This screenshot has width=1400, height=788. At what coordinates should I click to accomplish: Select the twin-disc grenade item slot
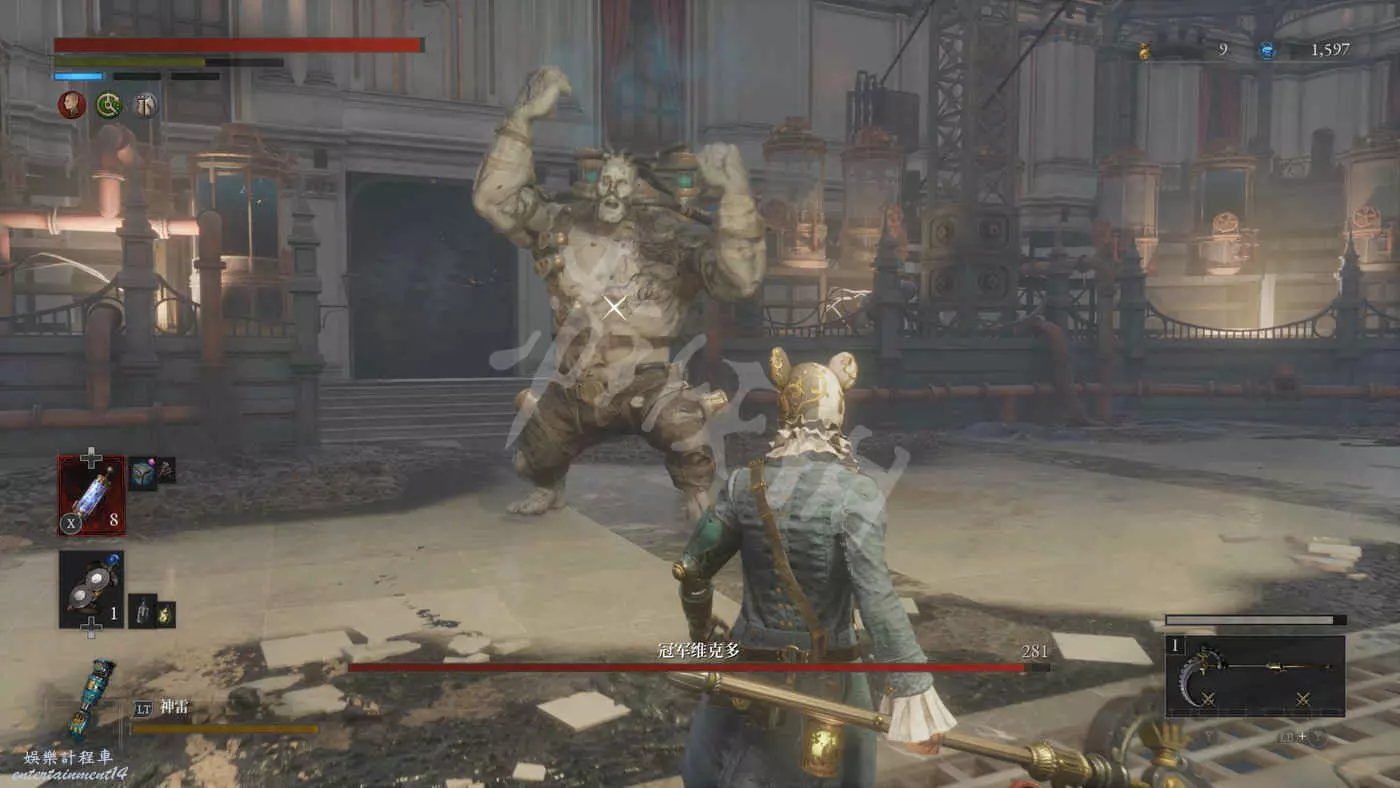click(91, 589)
